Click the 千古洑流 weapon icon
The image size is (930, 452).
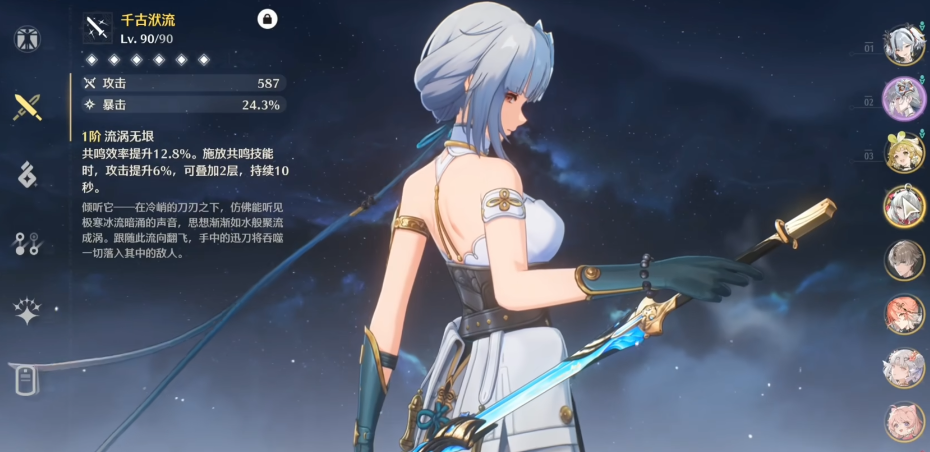tap(97, 28)
